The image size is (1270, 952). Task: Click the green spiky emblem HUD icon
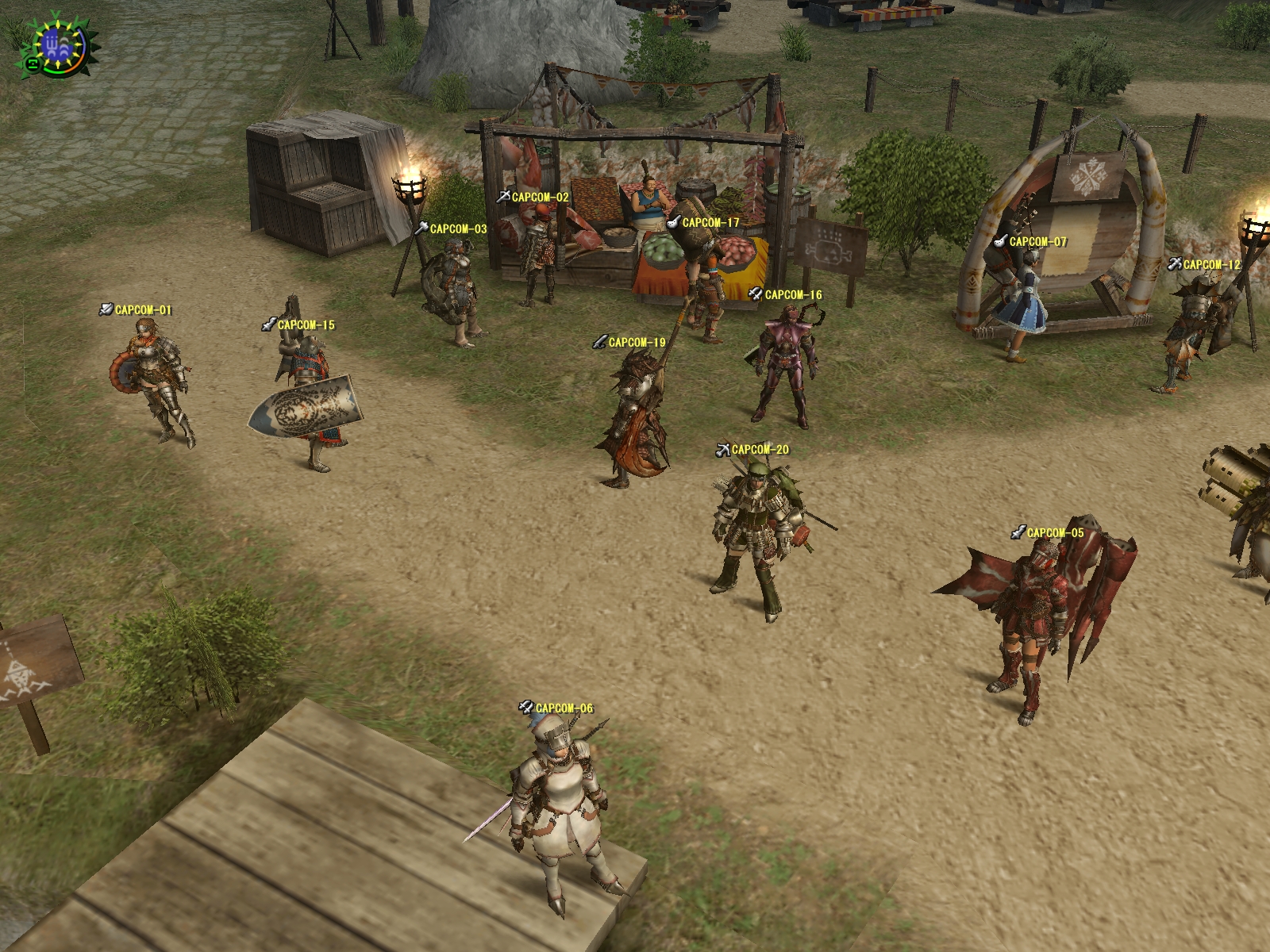pyautogui.click(x=57, y=45)
